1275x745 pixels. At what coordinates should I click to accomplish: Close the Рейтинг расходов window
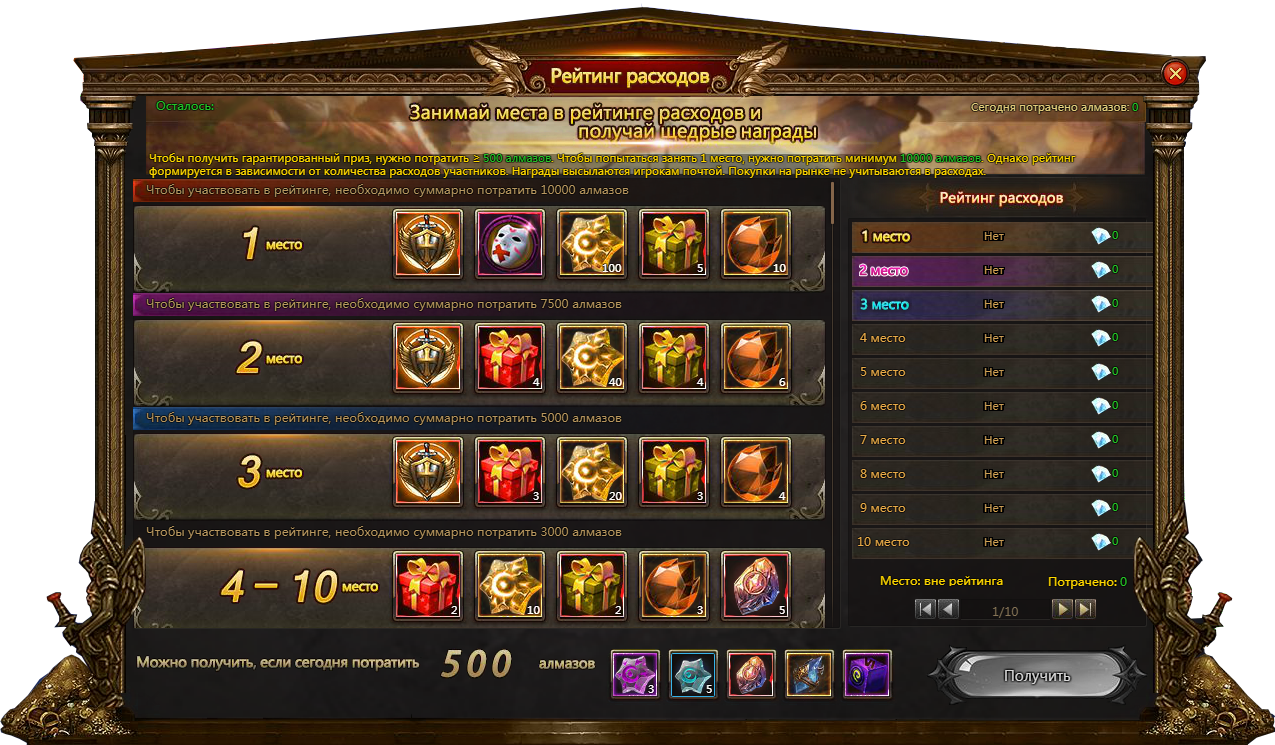point(1175,73)
